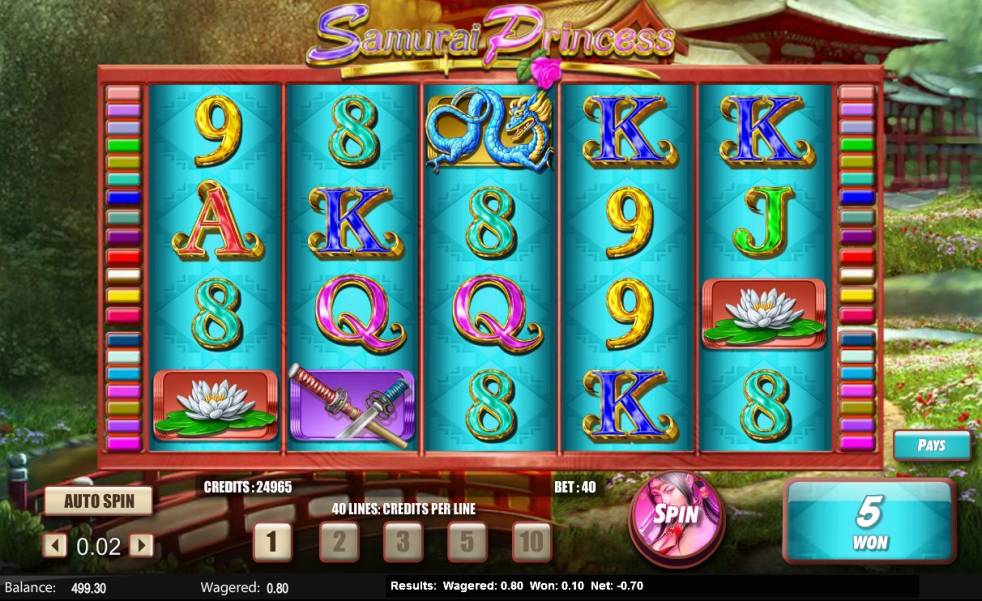Select 1 credit per line
Viewport: 982px width, 601px height.
272,542
